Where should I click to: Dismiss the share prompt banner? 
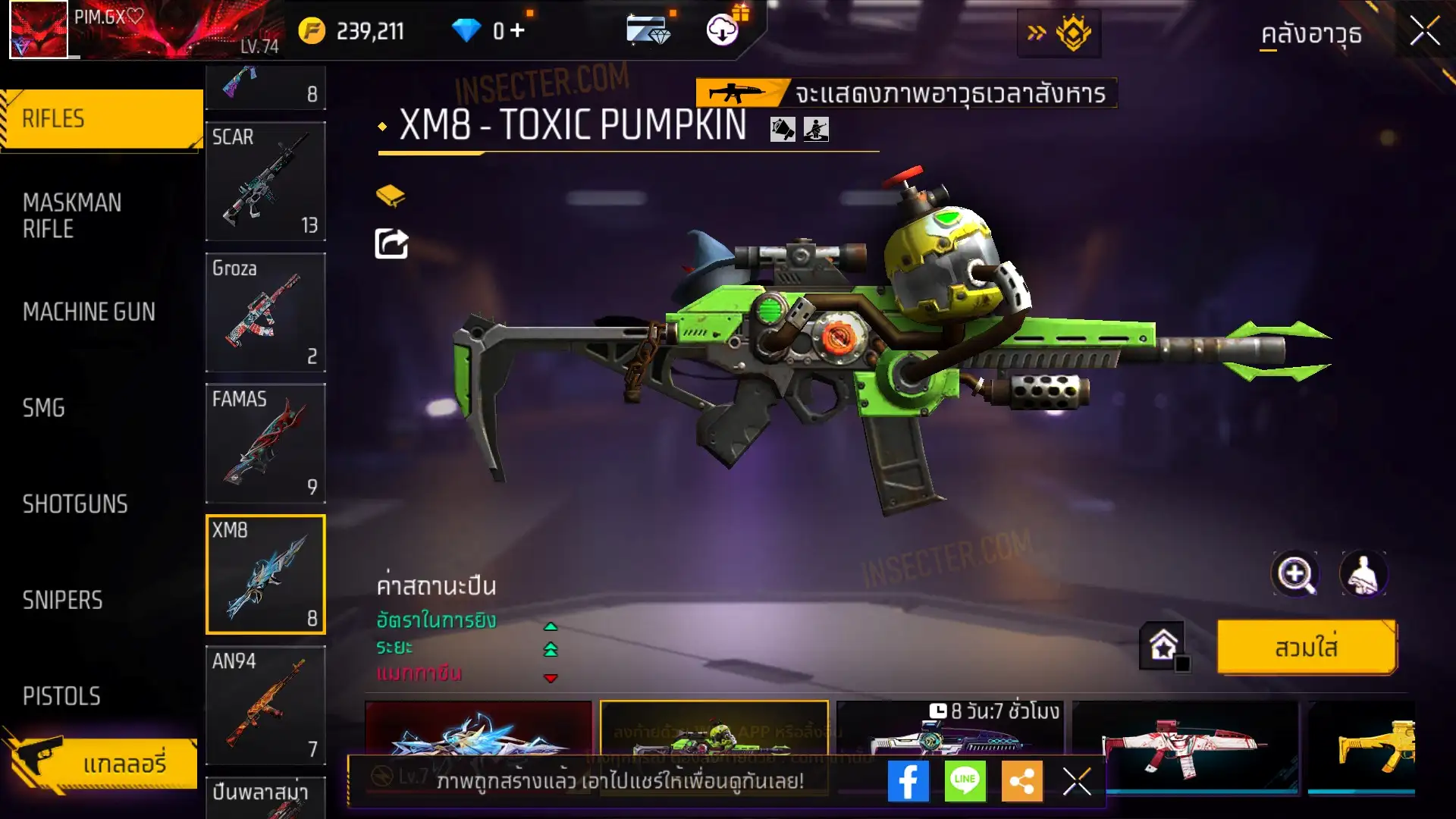pyautogui.click(x=1077, y=781)
